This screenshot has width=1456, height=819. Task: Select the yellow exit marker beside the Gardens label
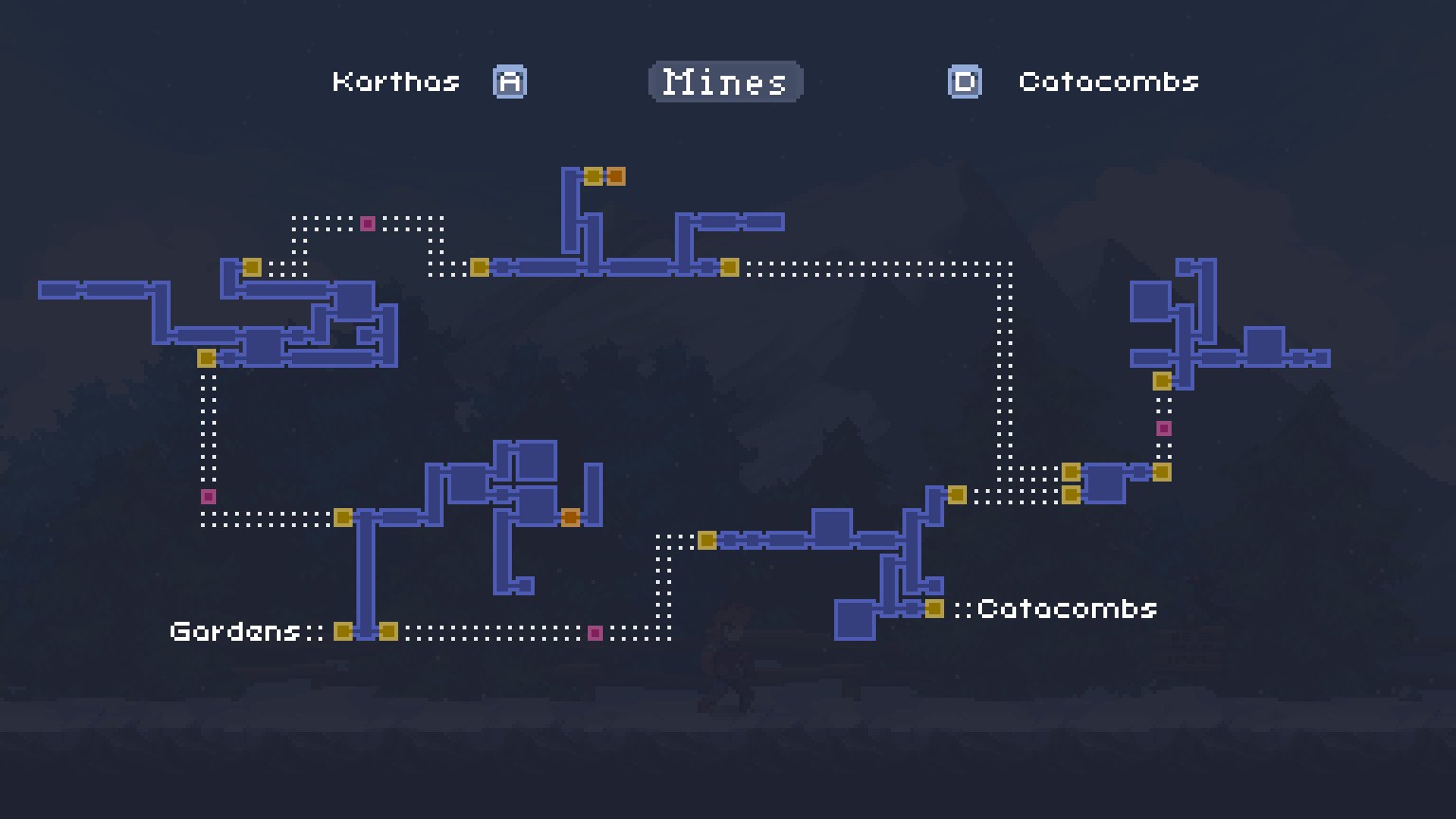tap(342, 629)
